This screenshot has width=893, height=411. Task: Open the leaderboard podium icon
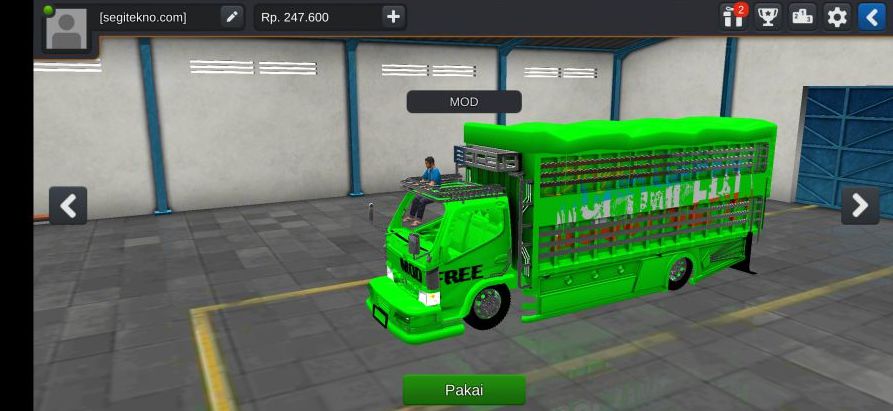[x=802, y=16]
